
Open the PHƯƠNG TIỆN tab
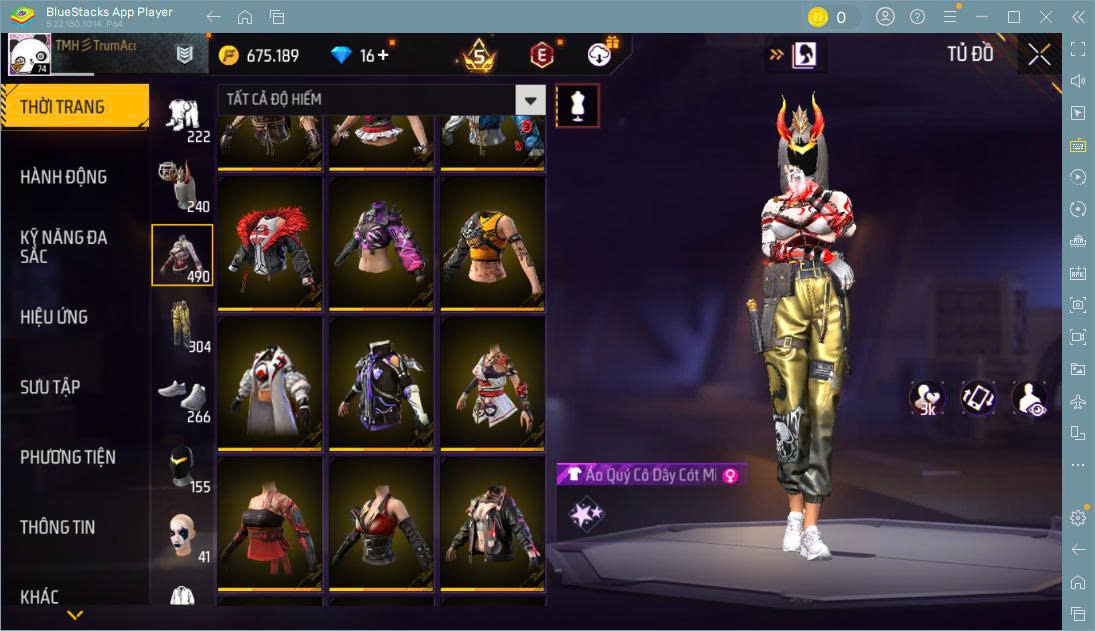pyautogui.click(x=68, y=457)
